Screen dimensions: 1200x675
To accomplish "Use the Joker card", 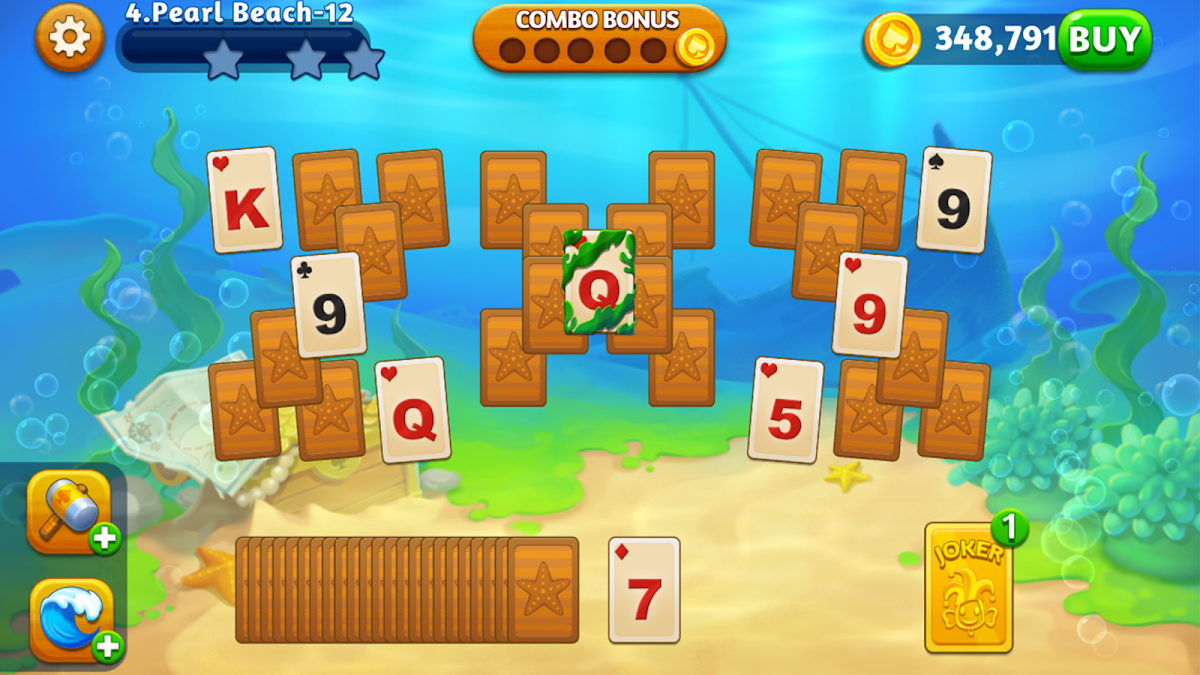I will (968, 588).
